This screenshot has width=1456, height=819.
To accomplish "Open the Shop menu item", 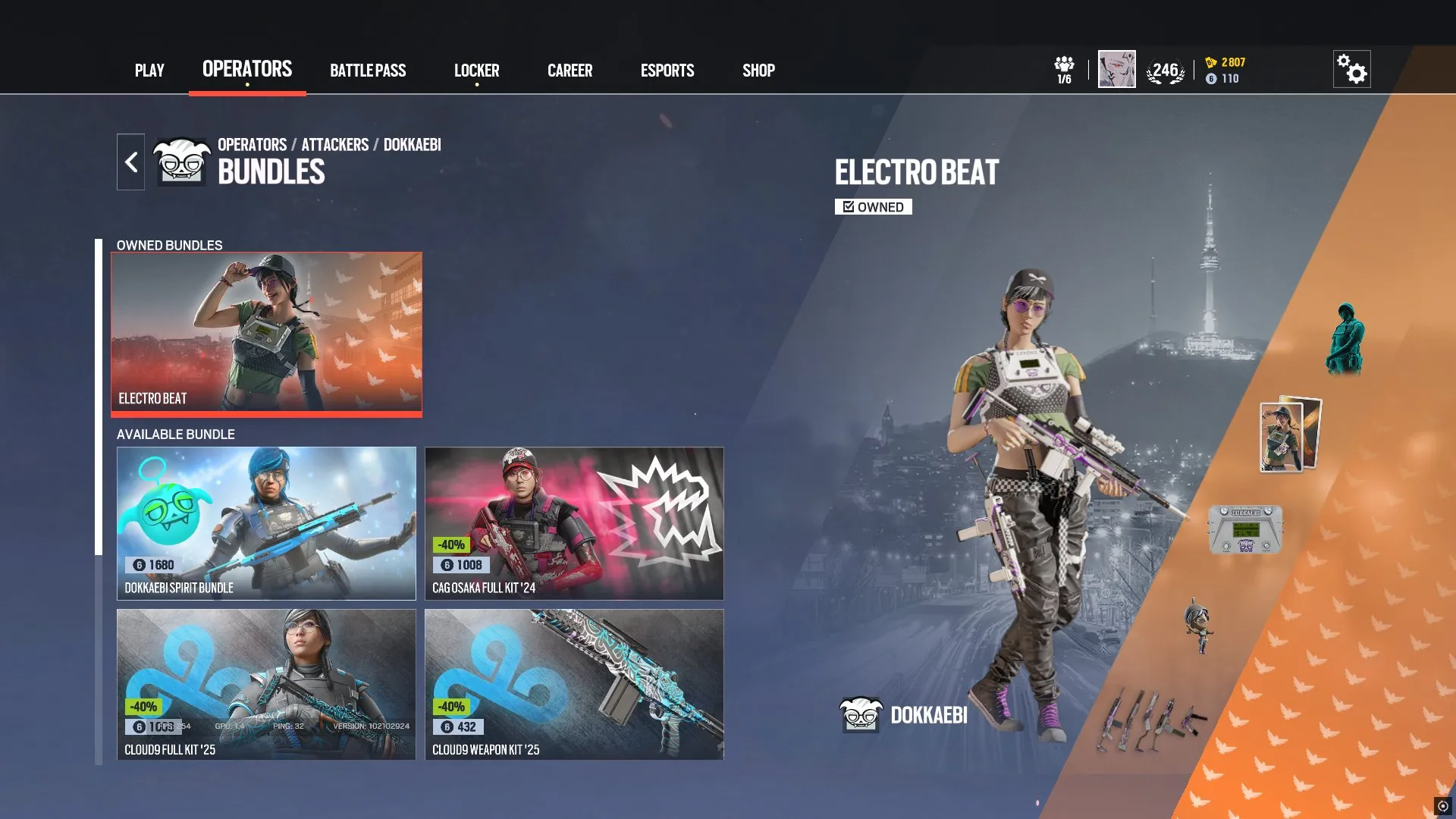I will coord(758,71).
